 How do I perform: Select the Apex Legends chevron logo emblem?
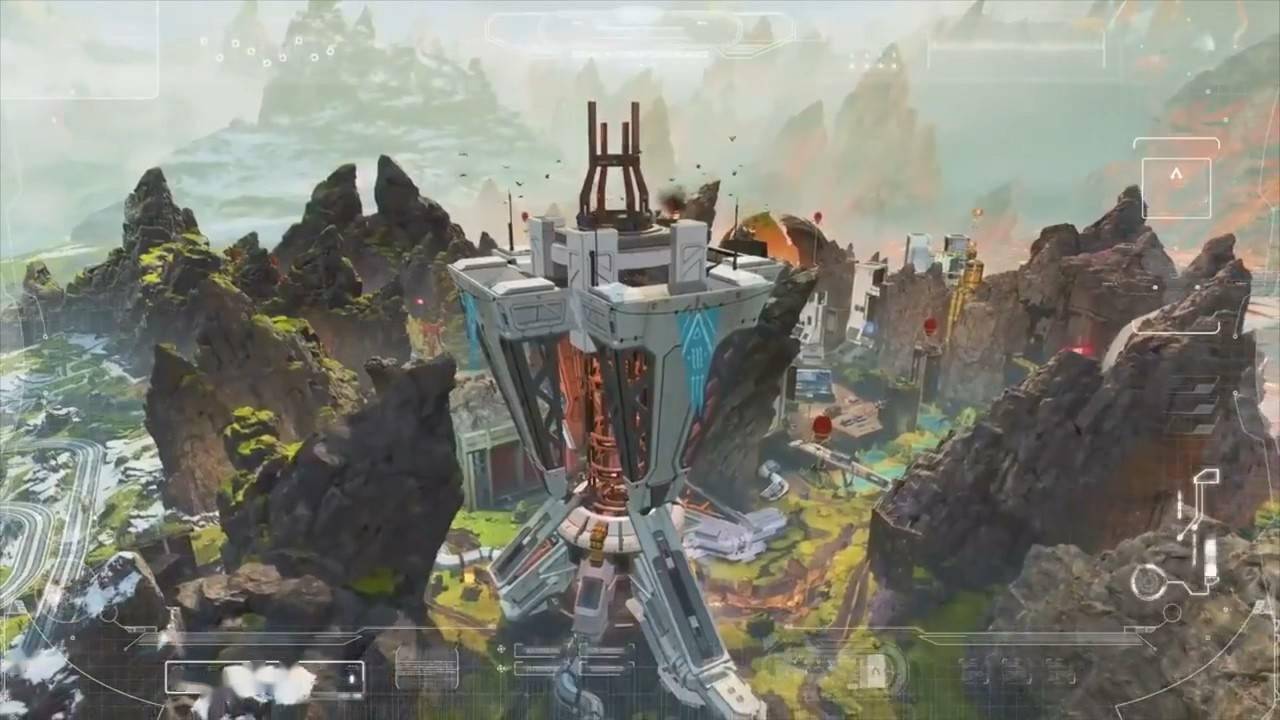pos(1176,175)
